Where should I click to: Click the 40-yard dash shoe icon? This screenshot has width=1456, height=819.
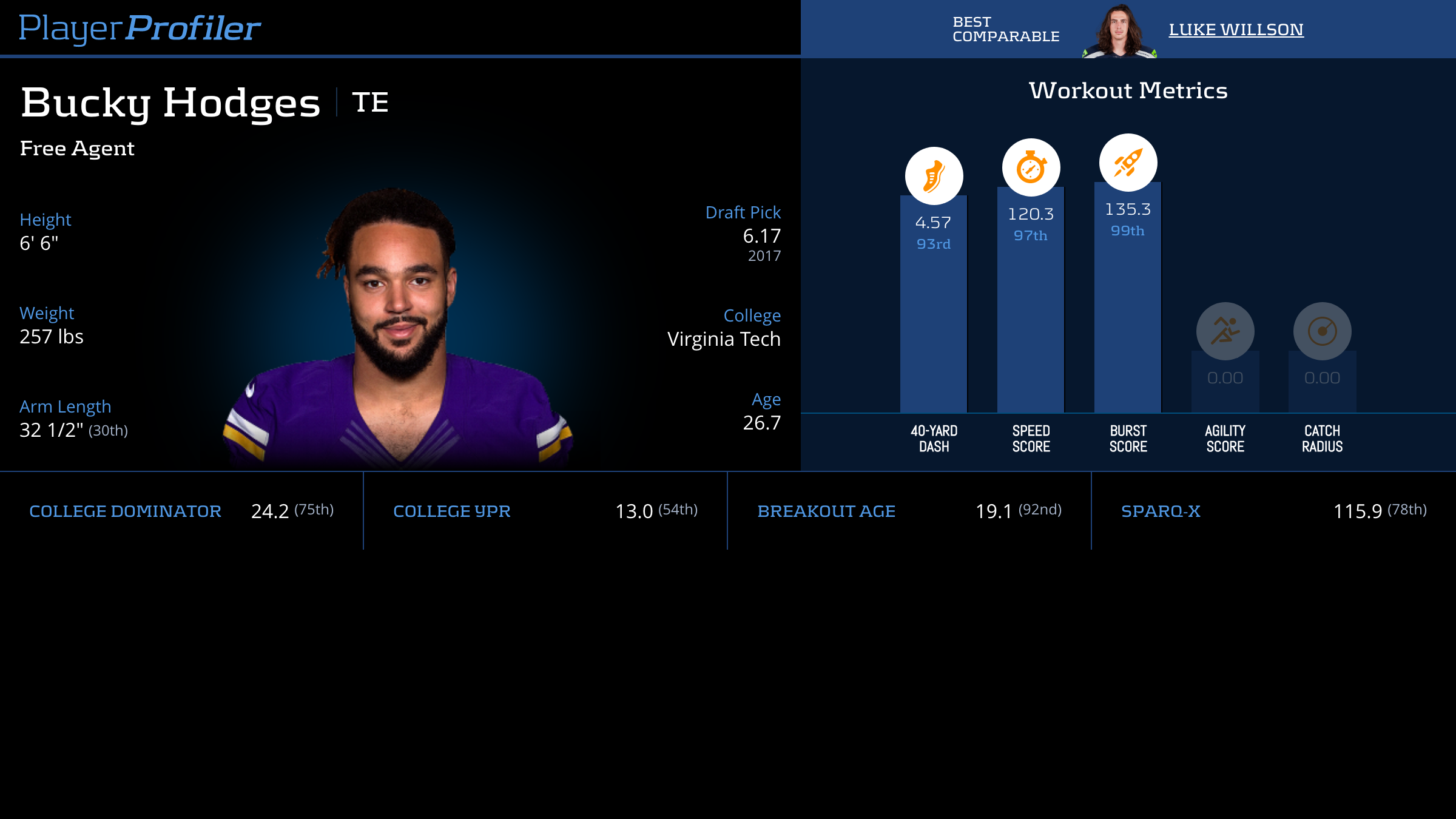click(x=934, y=176)
